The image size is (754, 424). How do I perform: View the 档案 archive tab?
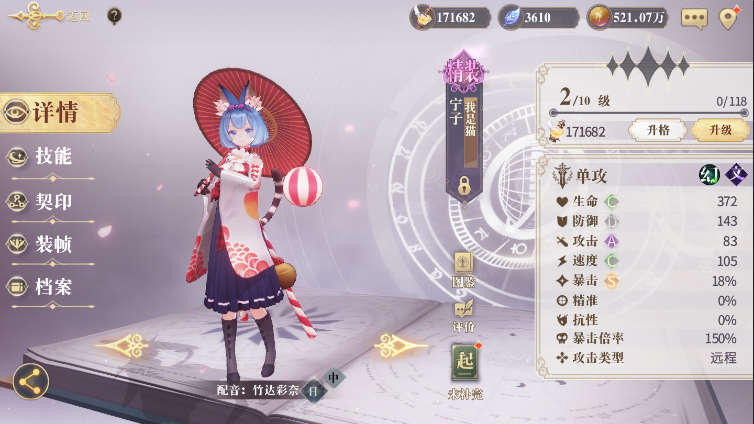(52, 287)
